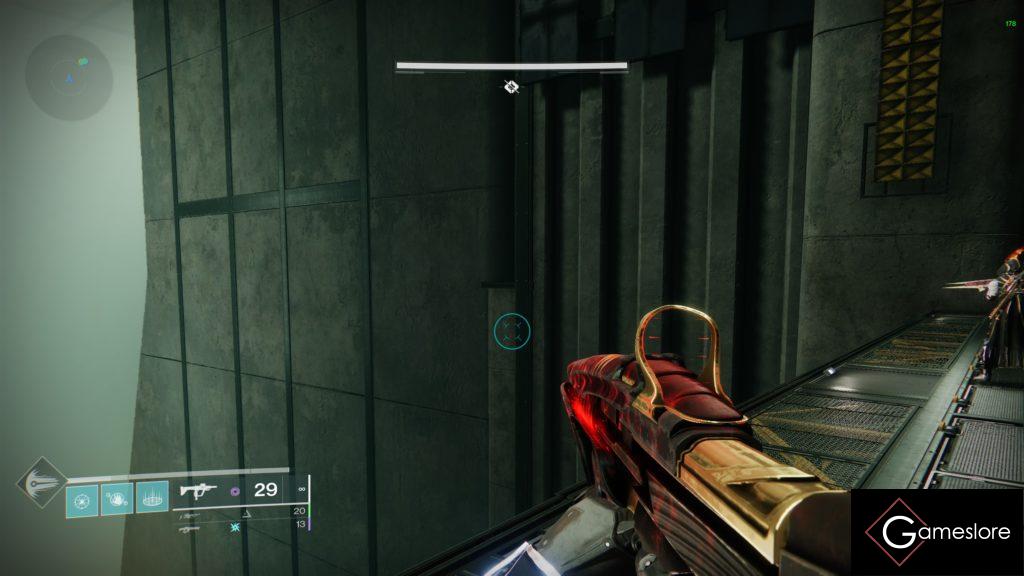Trigger the melee ability icon
The width and height of the screenshot is (1024, 576).
(116, 499)
